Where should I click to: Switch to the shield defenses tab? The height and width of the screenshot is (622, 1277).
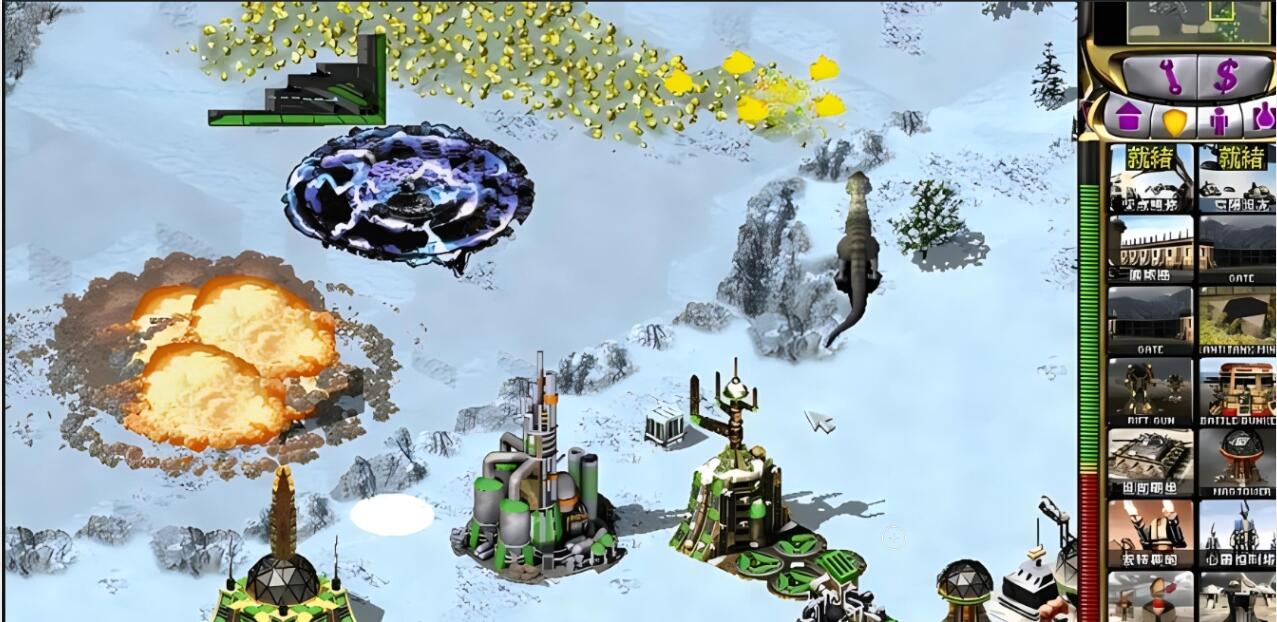1174,120
